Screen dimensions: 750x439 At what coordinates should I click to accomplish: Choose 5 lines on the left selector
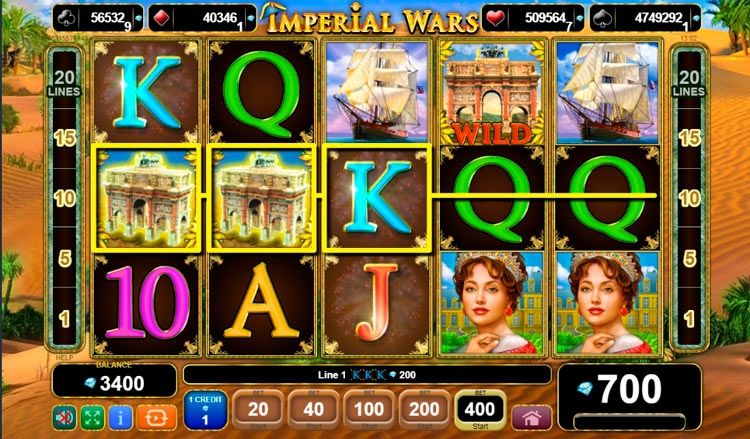(x=65, y=258)
